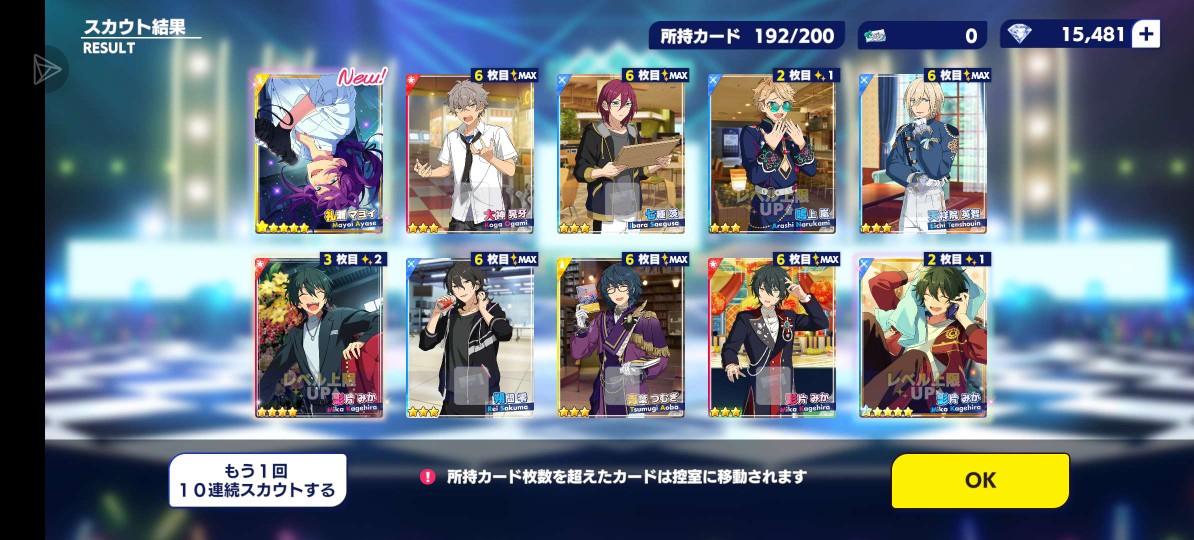This screenshot has width=1194, height=540.
Task: Choose the Mika Kagehira card marked 6枚目 MAX
Action: coord(772,336)
